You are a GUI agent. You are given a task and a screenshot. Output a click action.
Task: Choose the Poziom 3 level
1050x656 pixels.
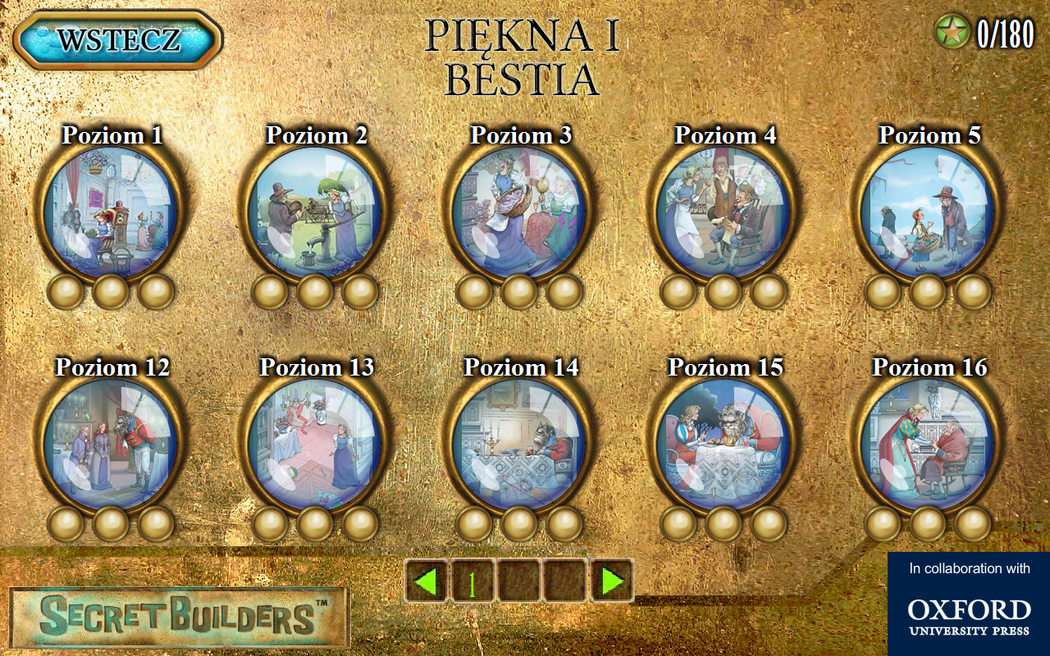(x=519, y=212)
